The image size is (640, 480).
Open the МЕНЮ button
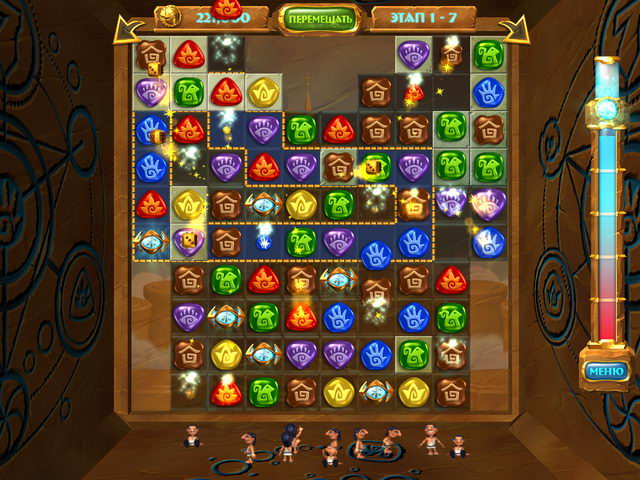[606, 372]
